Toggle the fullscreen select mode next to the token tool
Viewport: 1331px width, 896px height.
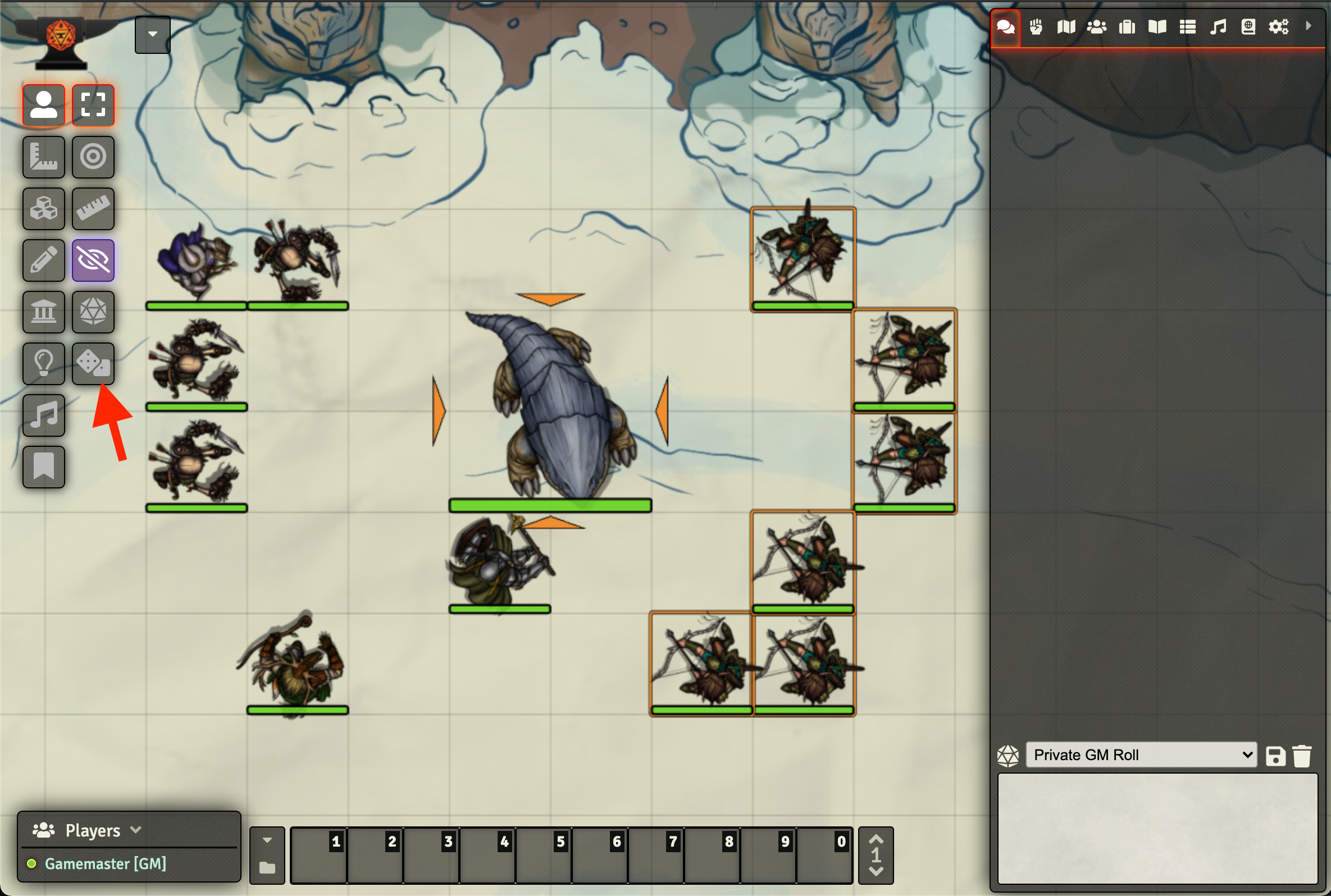93,105
